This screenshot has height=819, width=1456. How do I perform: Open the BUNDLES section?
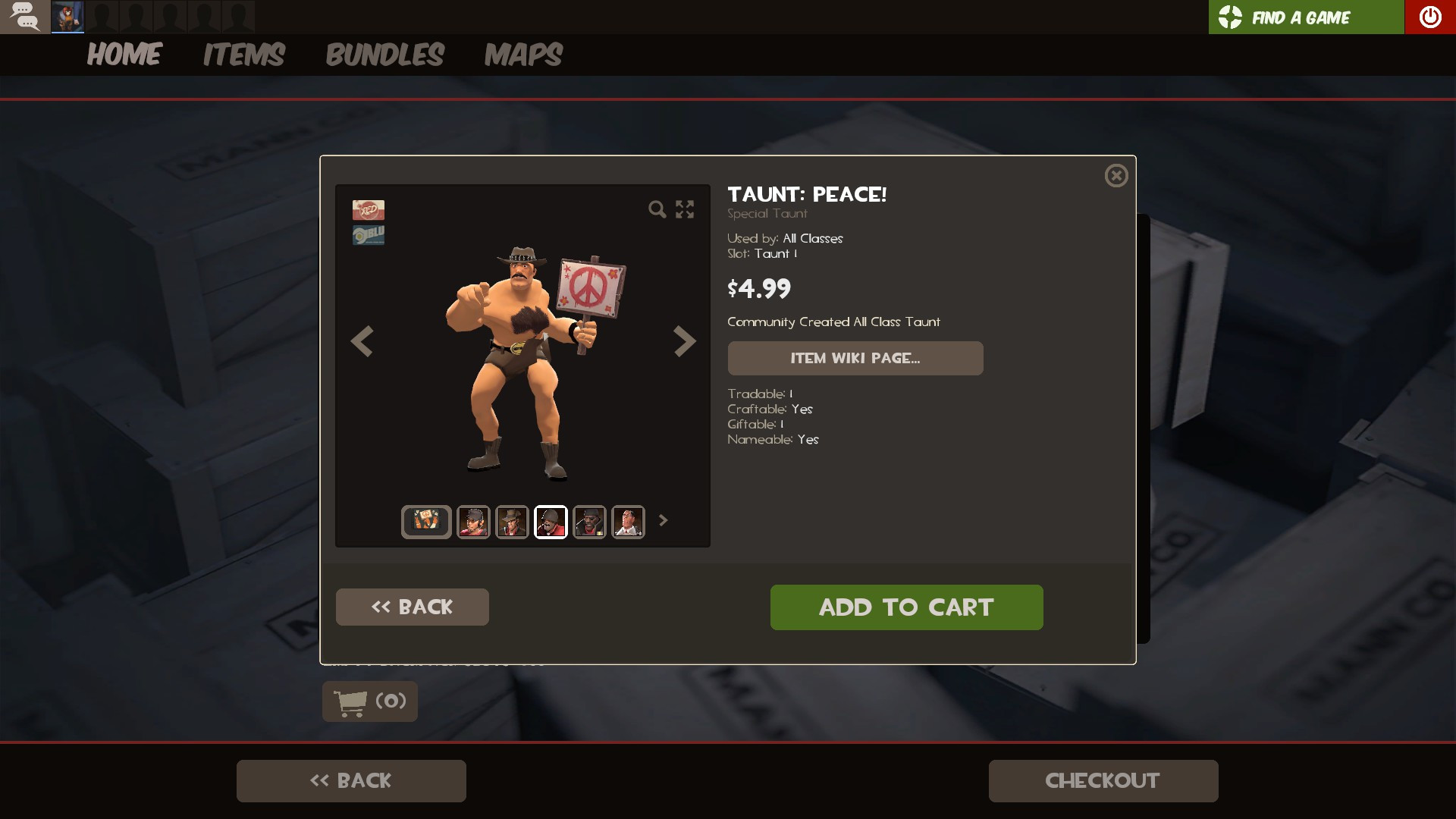[x=385, y=55]
